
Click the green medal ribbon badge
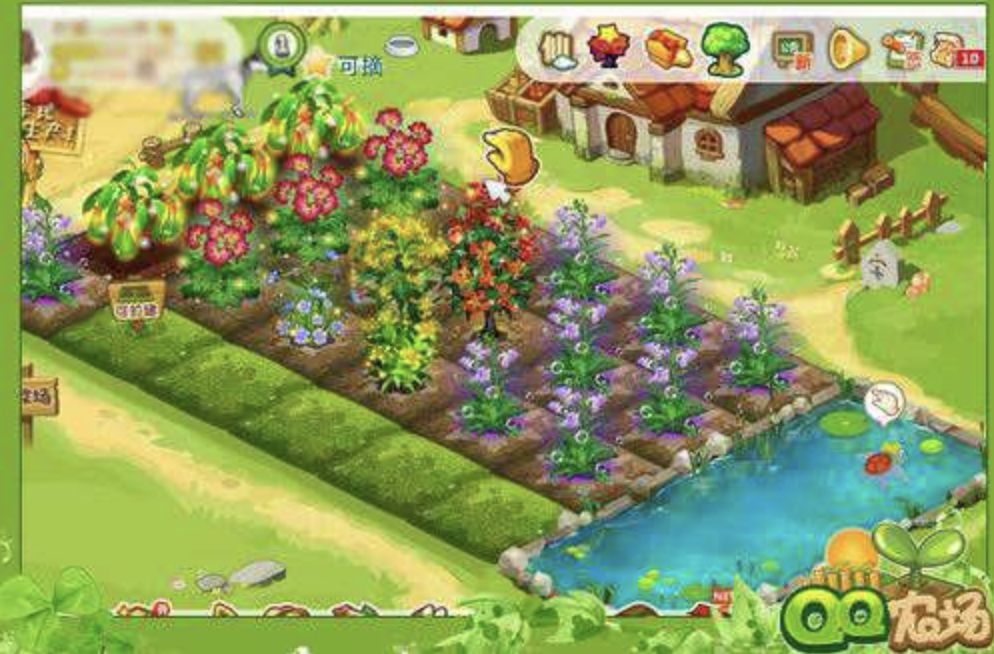click(x=283, y=44)
